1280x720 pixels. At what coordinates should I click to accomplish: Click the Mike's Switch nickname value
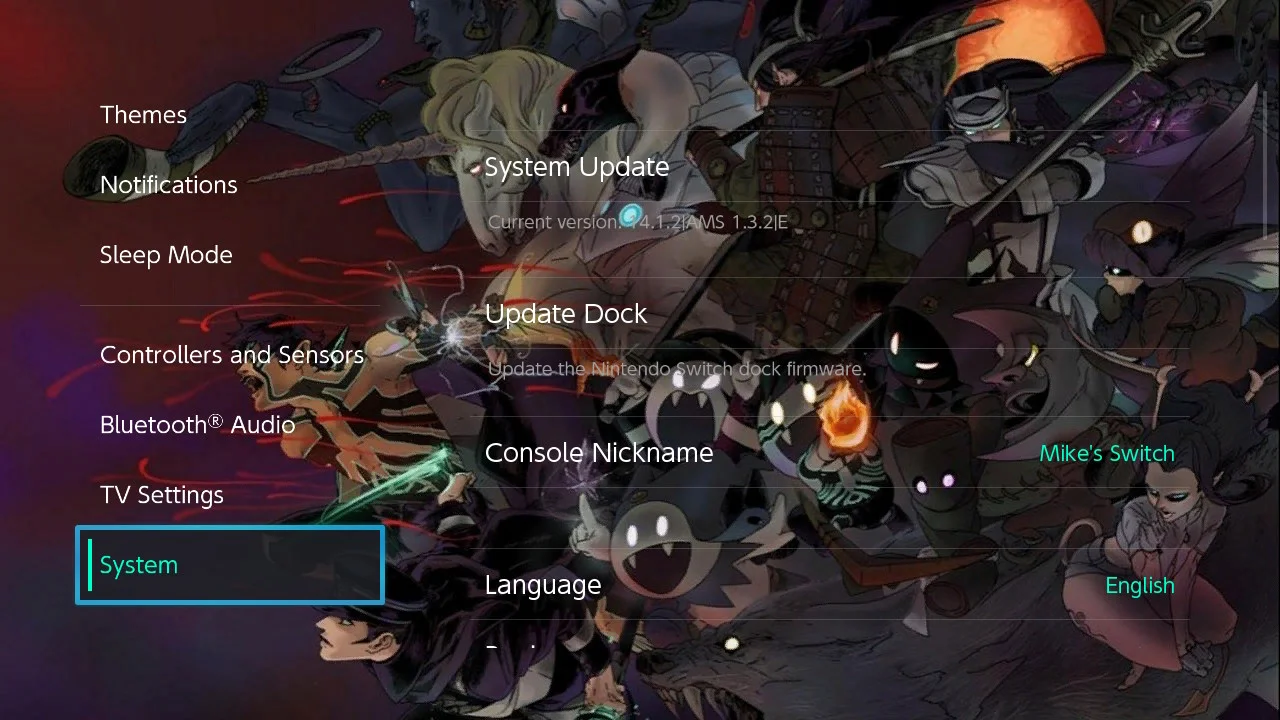tap(1107, 452)
